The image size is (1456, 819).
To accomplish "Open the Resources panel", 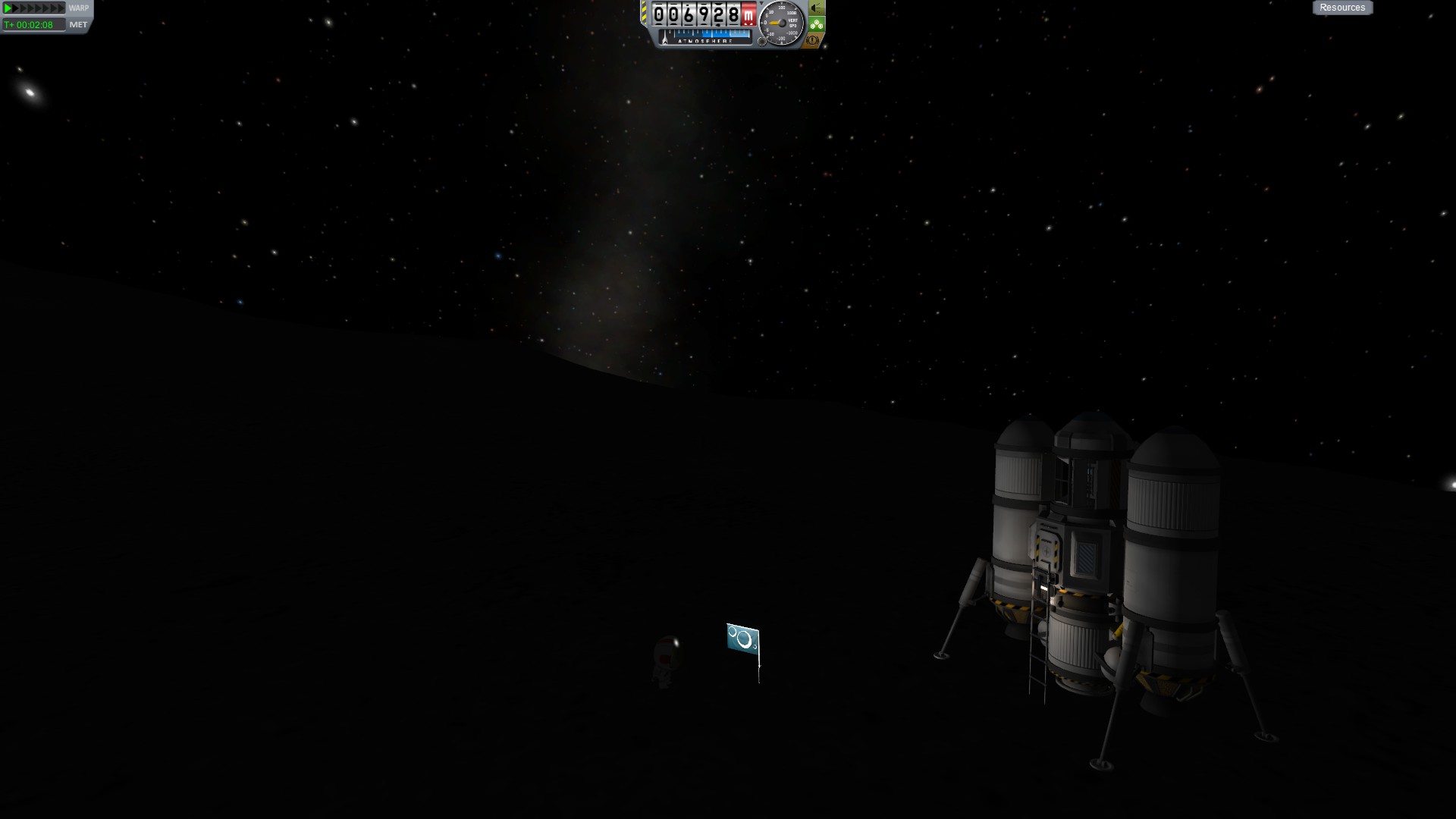I will click(x=1342, y=8).
